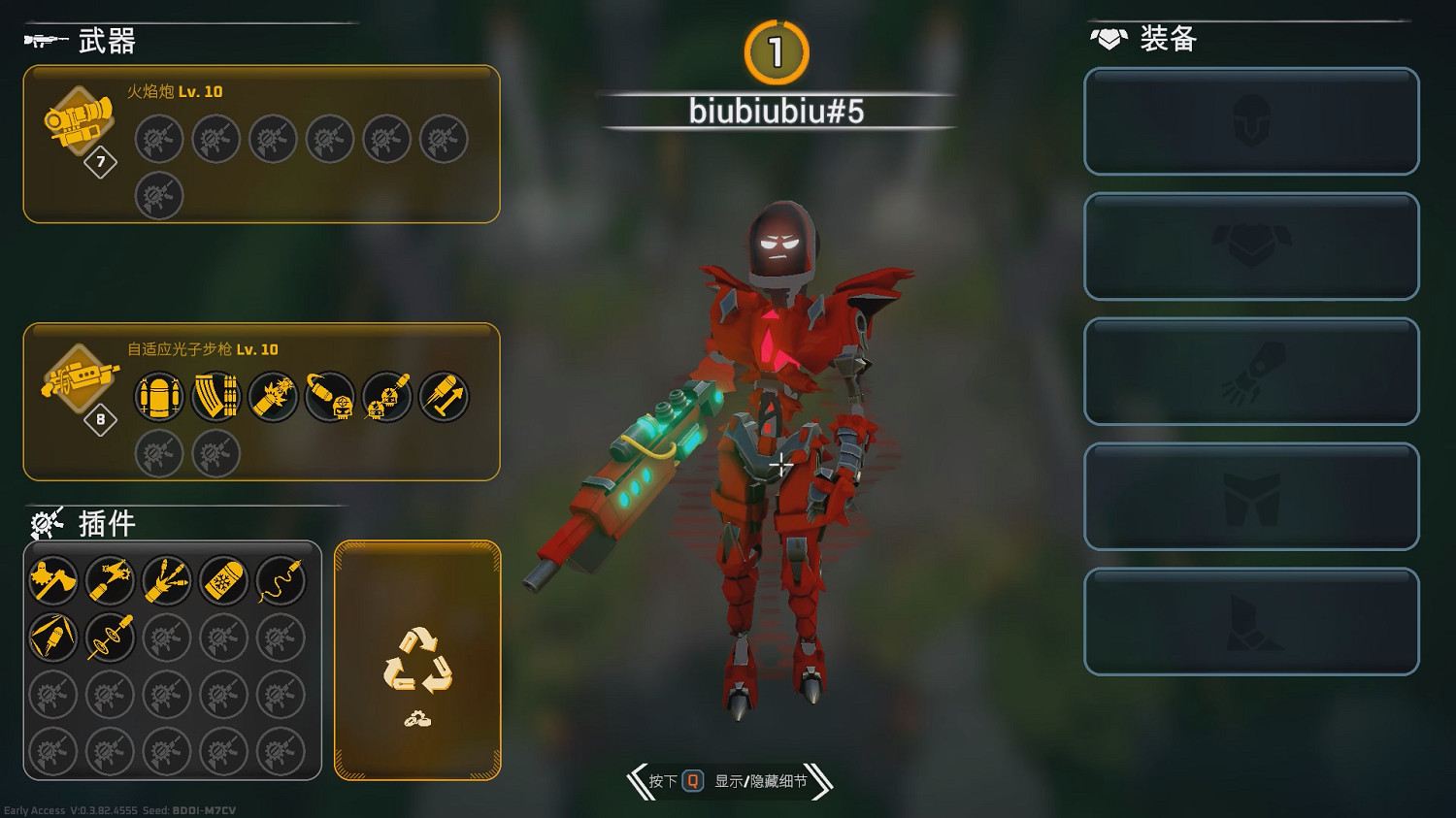Toggle show/hide details with the Q prompt
The image size is (1456, 818).
click(691, 782)
